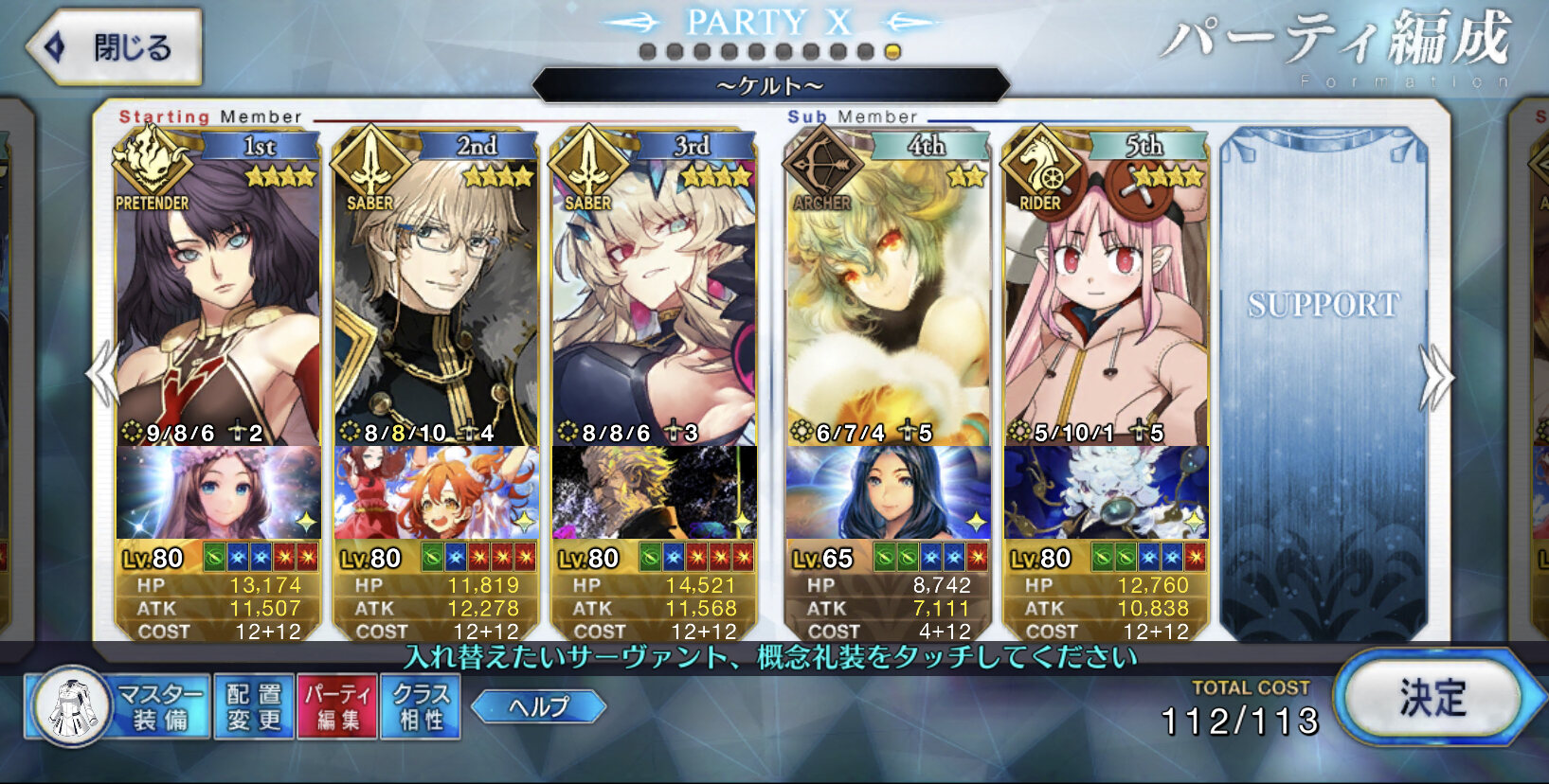This screenshot has height=784, width=1549.
Task: Go to next party with right arrow
Action: pos(1435,377)
